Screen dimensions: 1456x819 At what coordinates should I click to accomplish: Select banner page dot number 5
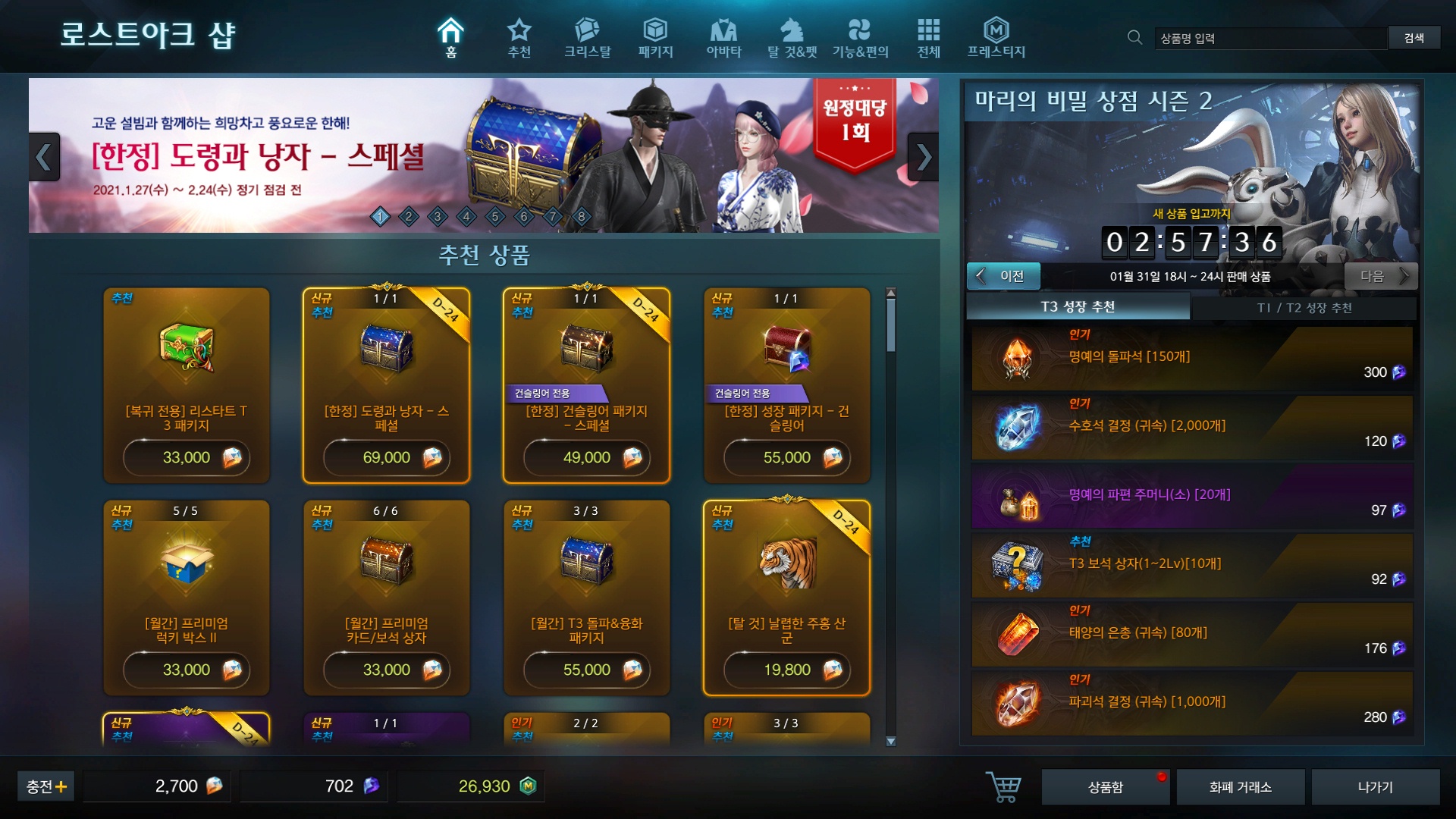click(x=494, y=216)
